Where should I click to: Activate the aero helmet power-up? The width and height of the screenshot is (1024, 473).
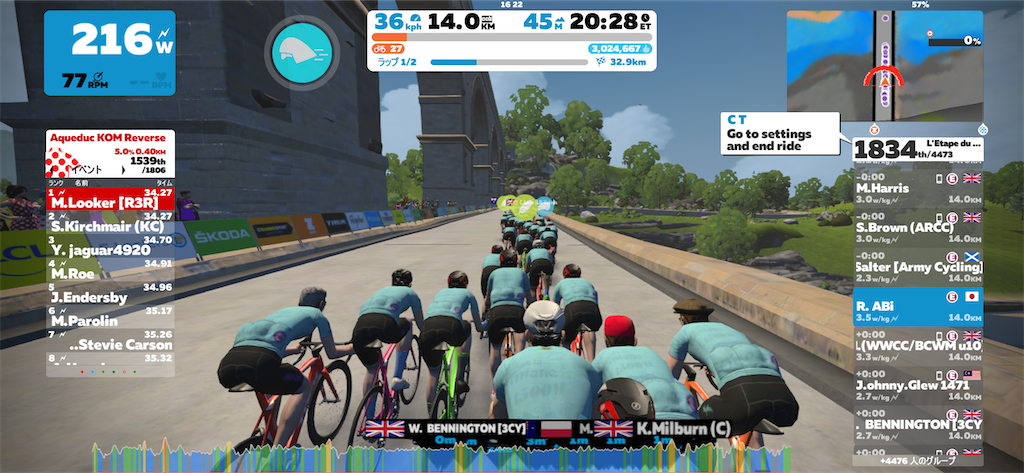pyautogui.click(x=298, y=49)
